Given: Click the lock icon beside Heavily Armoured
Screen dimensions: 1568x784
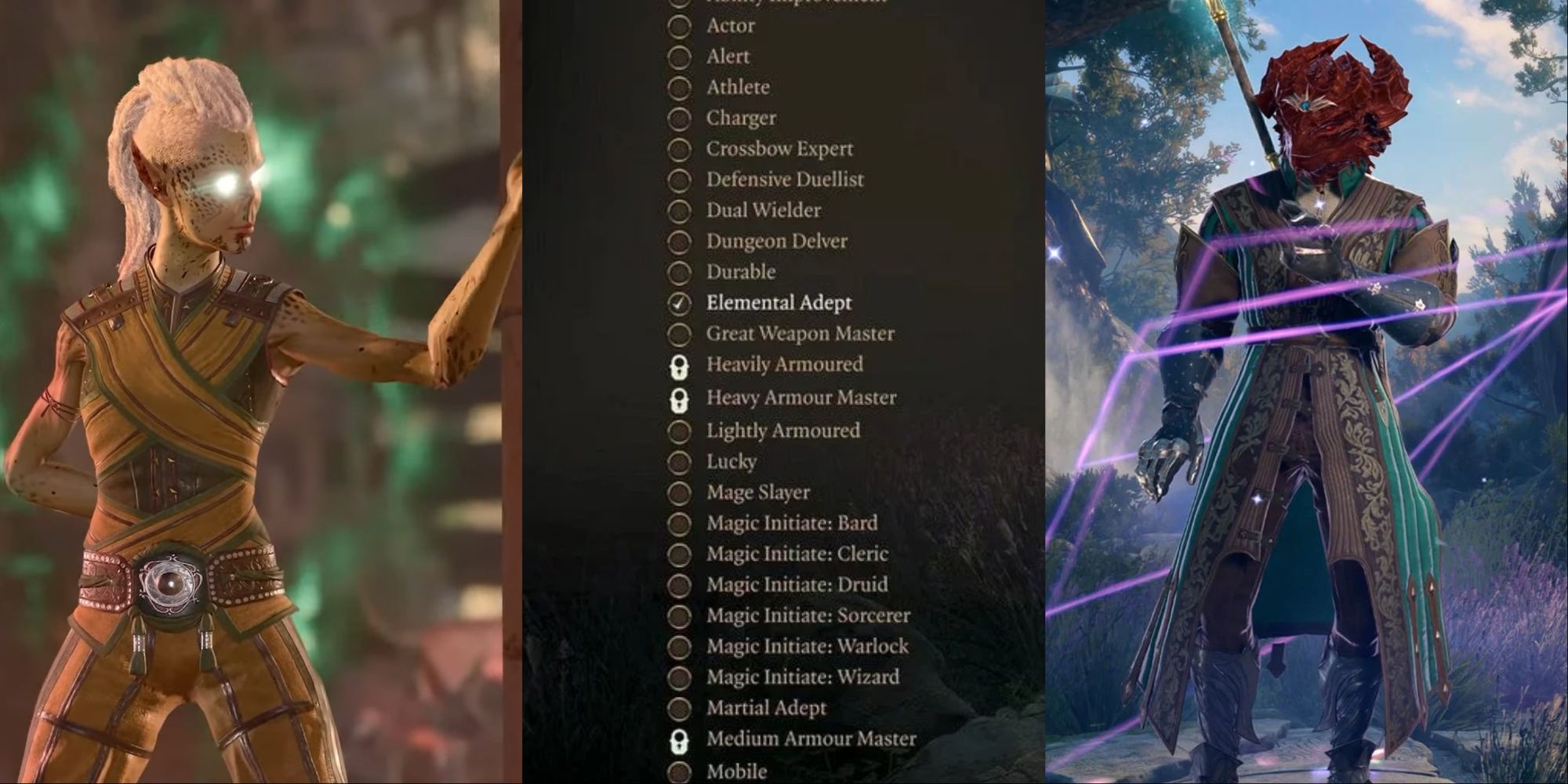Looking at the screenshot, I should click(x=681, y=365).
